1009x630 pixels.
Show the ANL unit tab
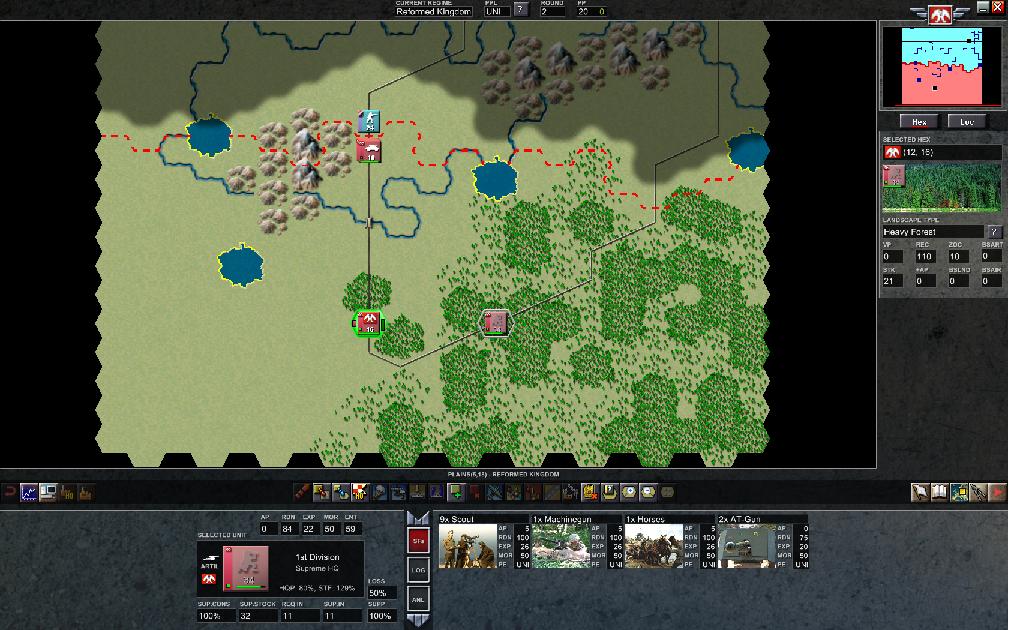(418, 598)
